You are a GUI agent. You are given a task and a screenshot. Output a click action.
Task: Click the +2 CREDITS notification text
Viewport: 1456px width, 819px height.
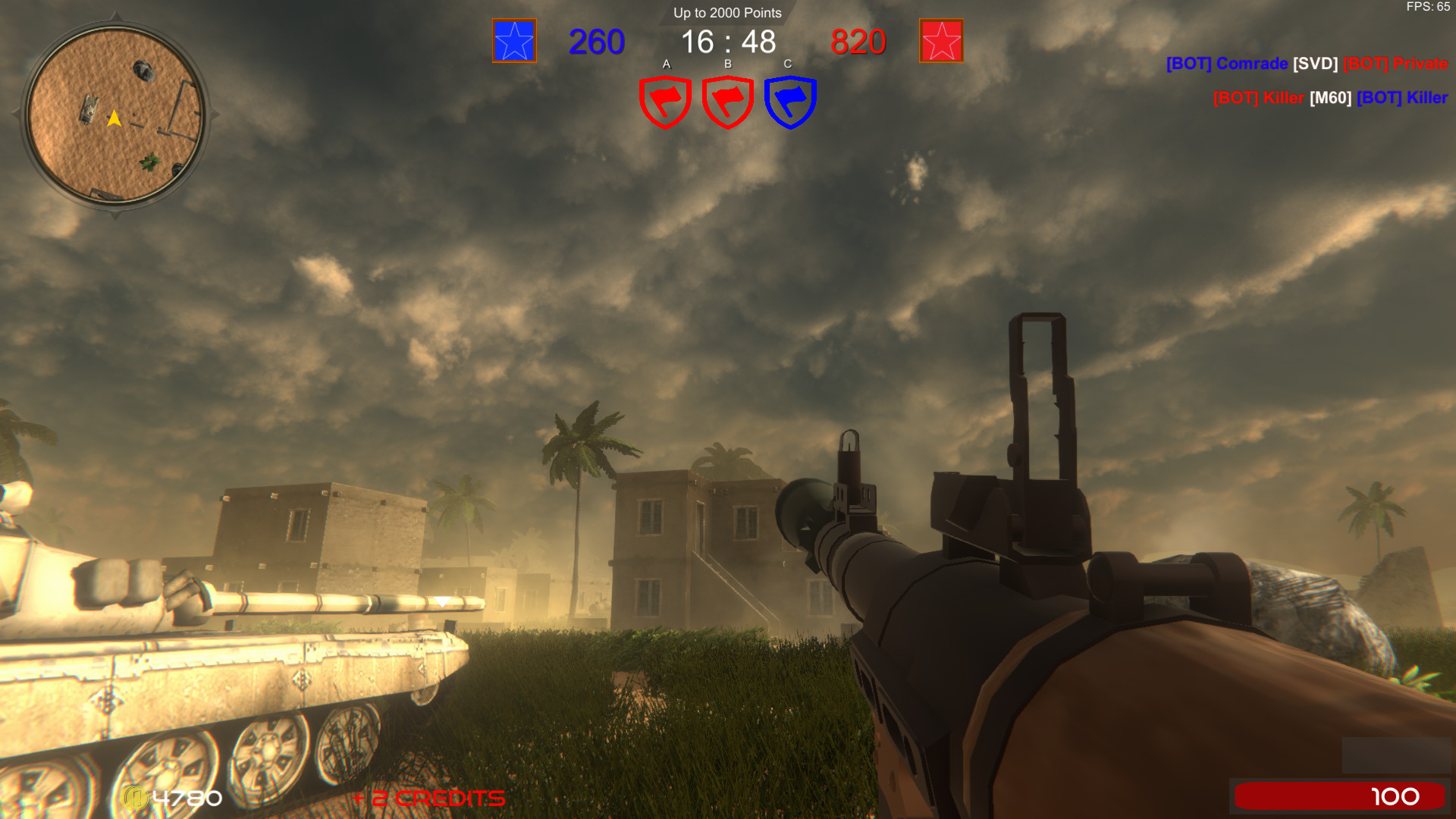427,798
